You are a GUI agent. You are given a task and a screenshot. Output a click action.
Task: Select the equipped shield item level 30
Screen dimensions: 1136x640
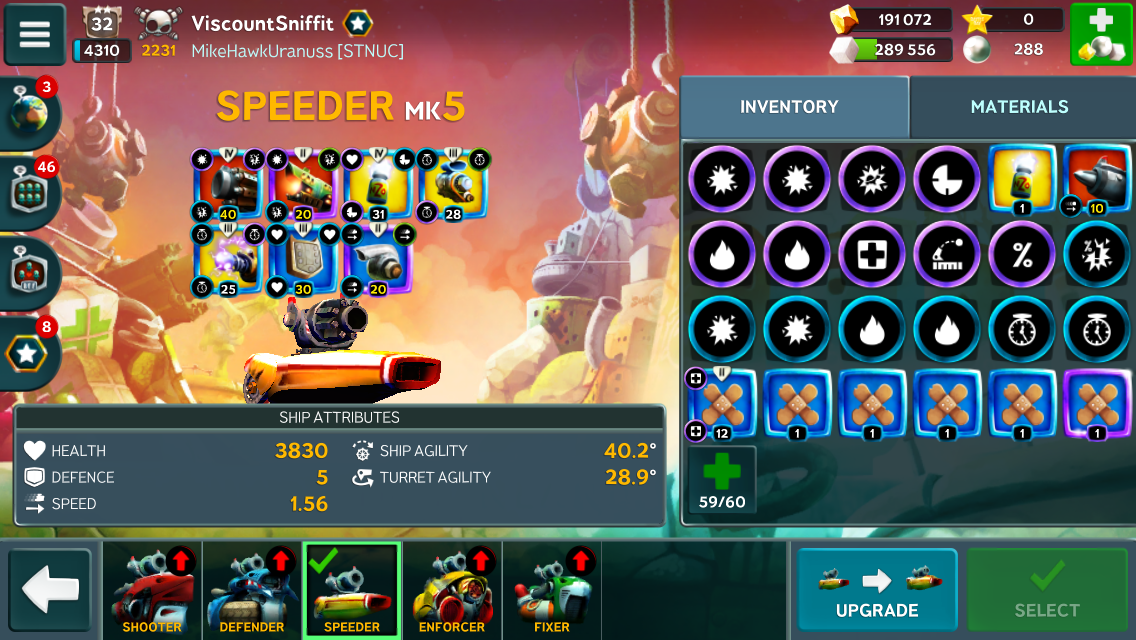point(303,260)
